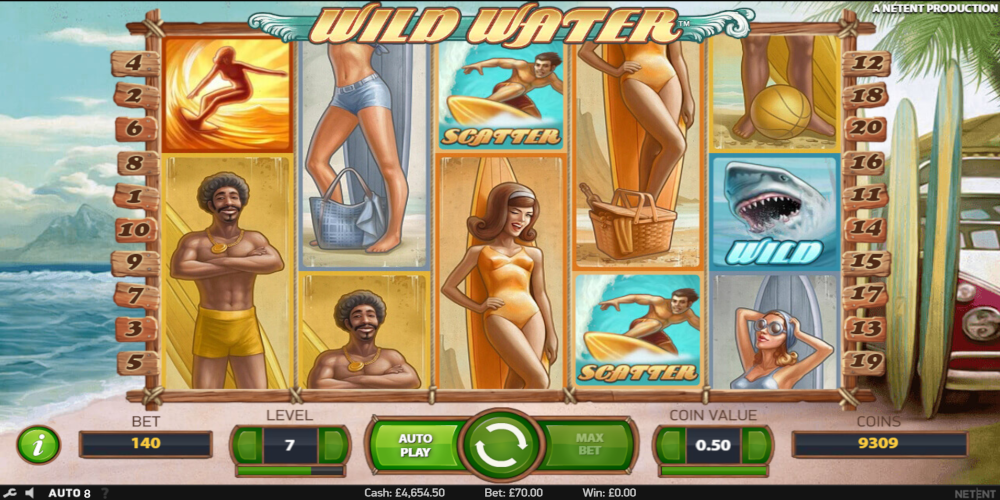Viewport: 1000px width, 500px height.
Task: Select payline number 12 sign
Action: 865,64
